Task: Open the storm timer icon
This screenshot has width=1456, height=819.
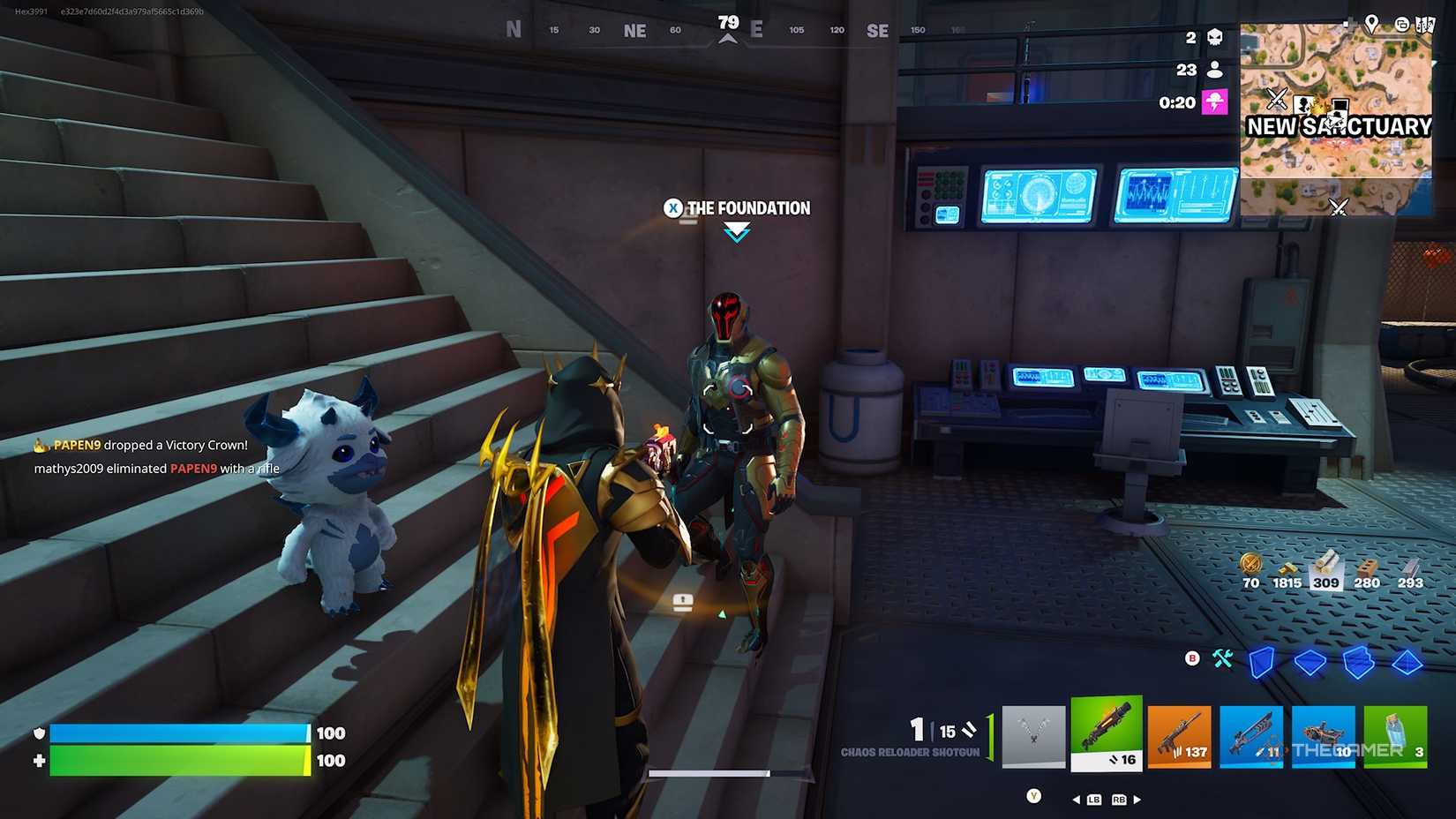Action: pyautogui.click(x=1217, y=102)
